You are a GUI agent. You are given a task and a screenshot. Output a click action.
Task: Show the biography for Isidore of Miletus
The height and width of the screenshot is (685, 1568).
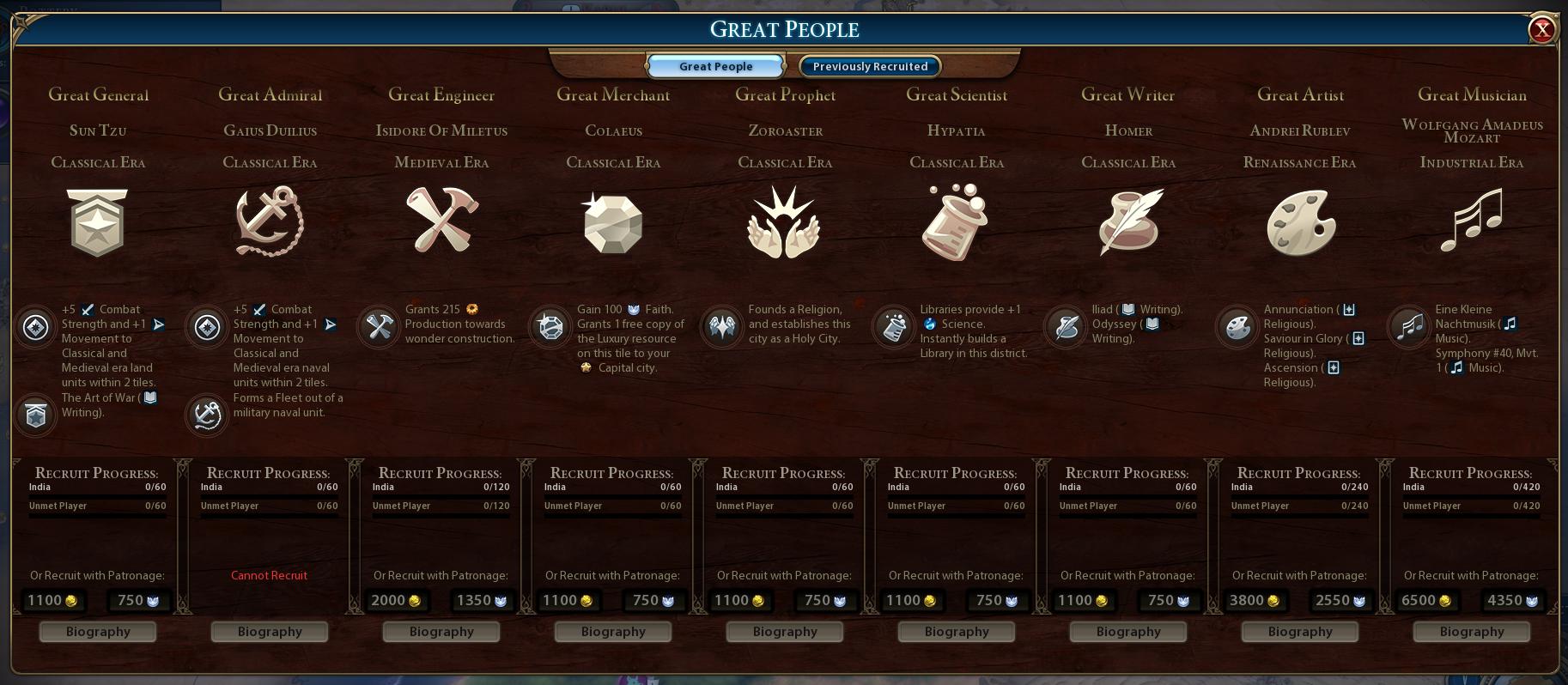(x=441, y=632)
